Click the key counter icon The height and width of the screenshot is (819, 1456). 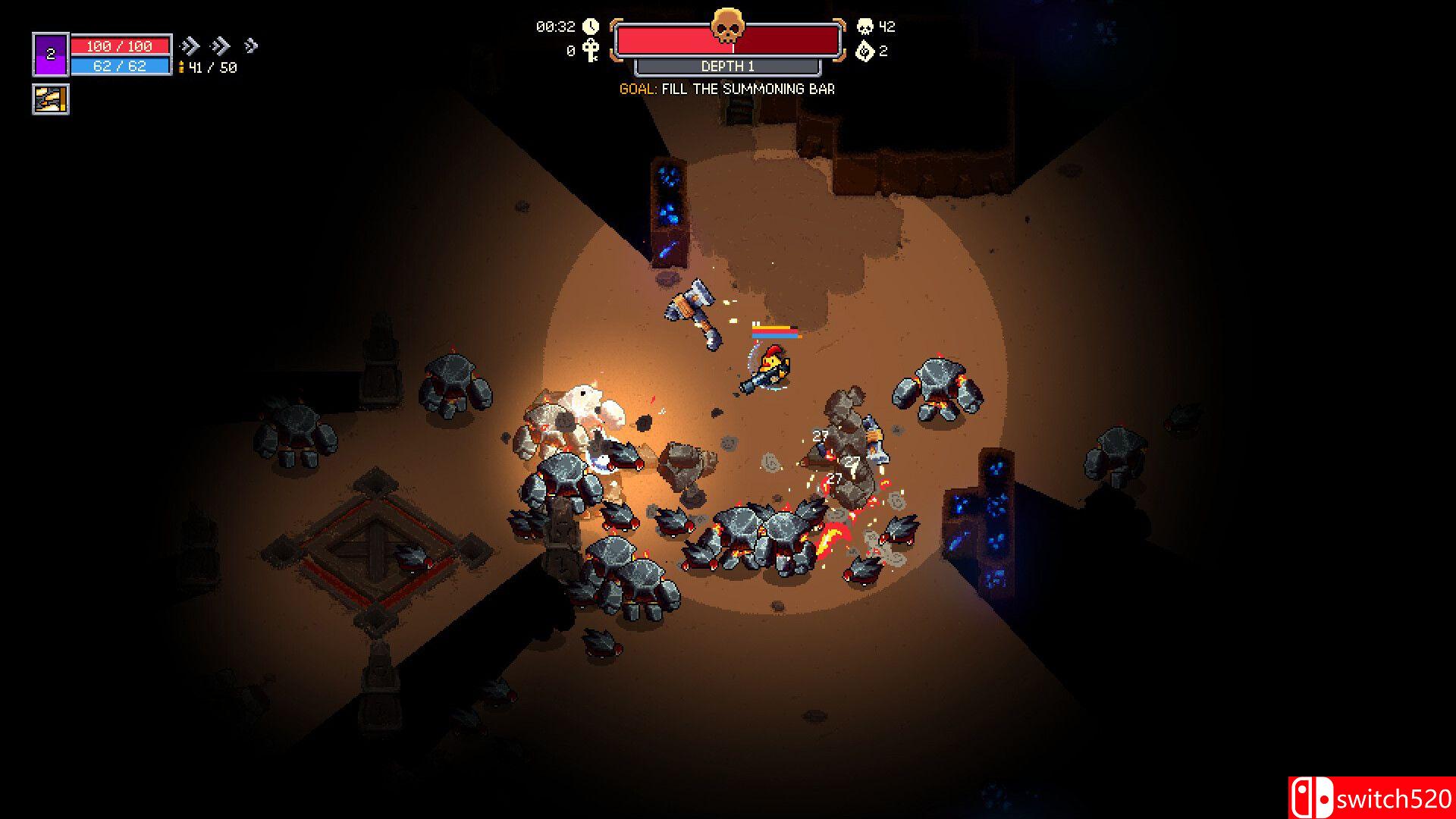click(591, 51)
